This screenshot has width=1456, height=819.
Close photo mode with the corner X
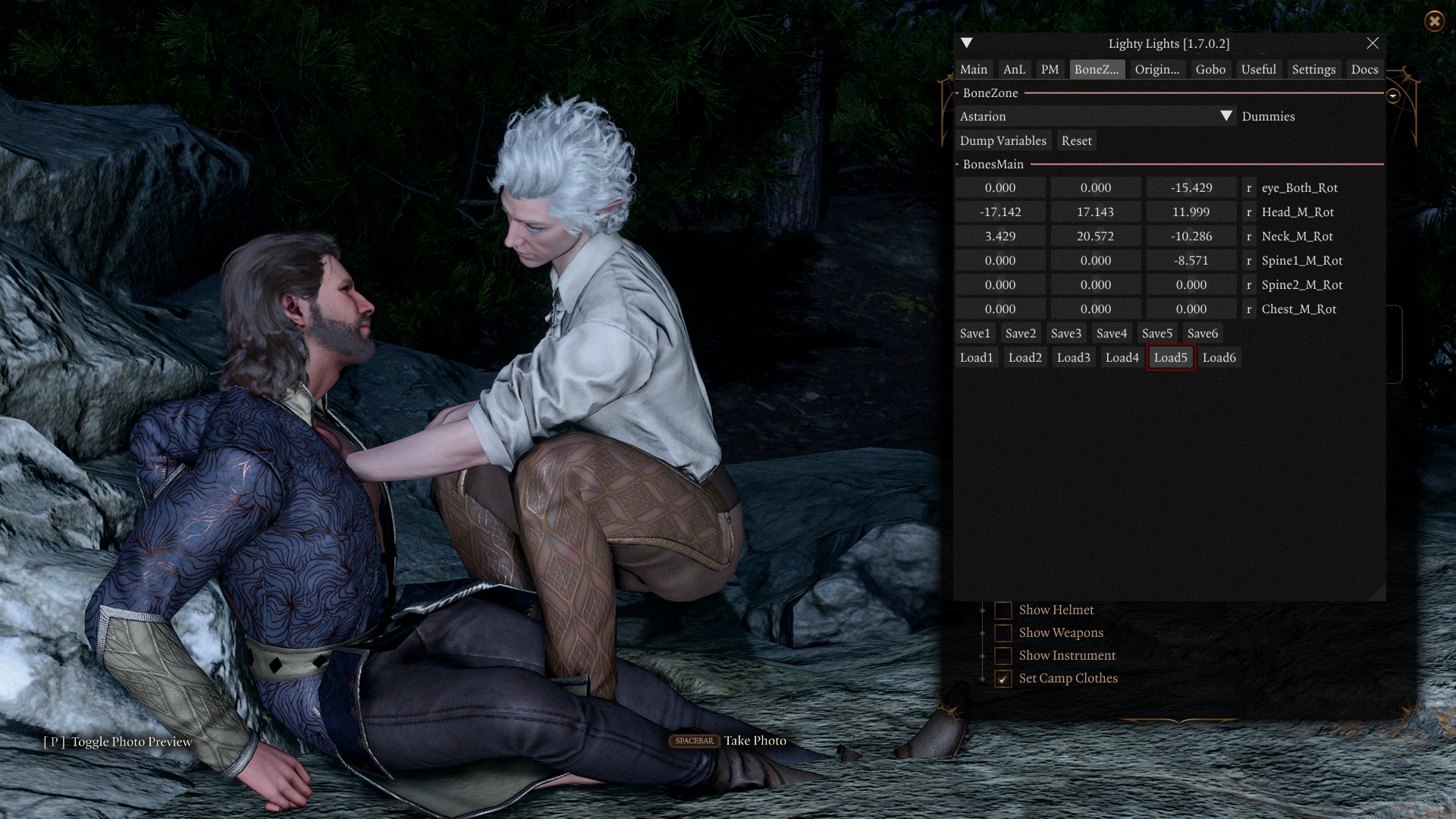pyautogui.click(x=1434, y=21)
